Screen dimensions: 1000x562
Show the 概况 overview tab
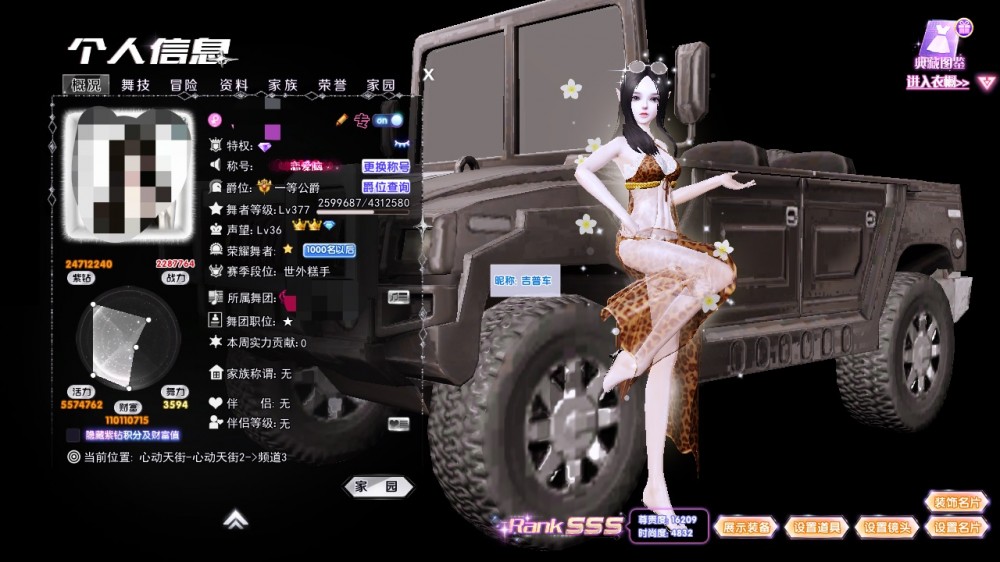(x=86, y=85)
